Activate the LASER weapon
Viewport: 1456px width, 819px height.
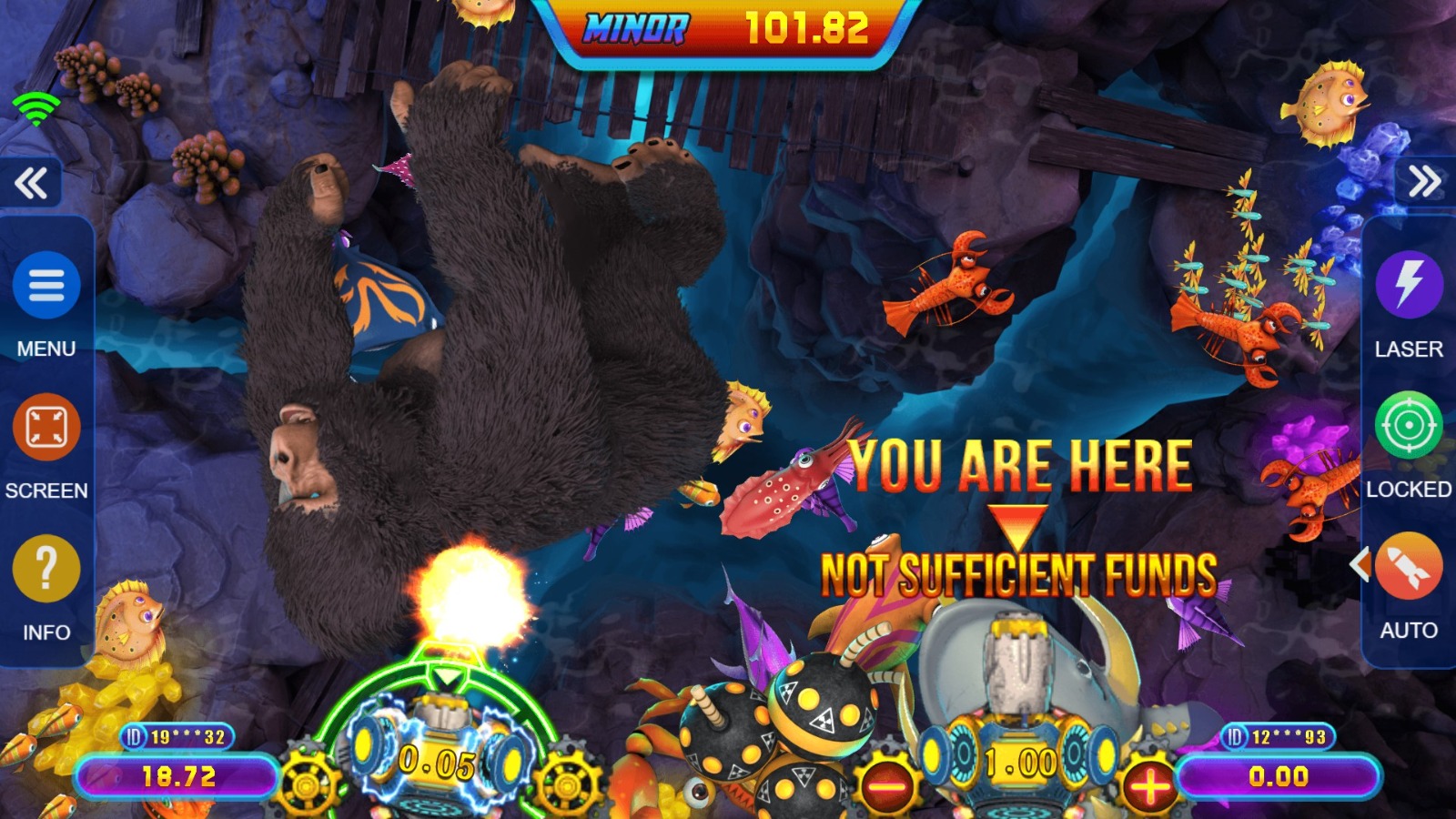click(x=1408, y=285)
